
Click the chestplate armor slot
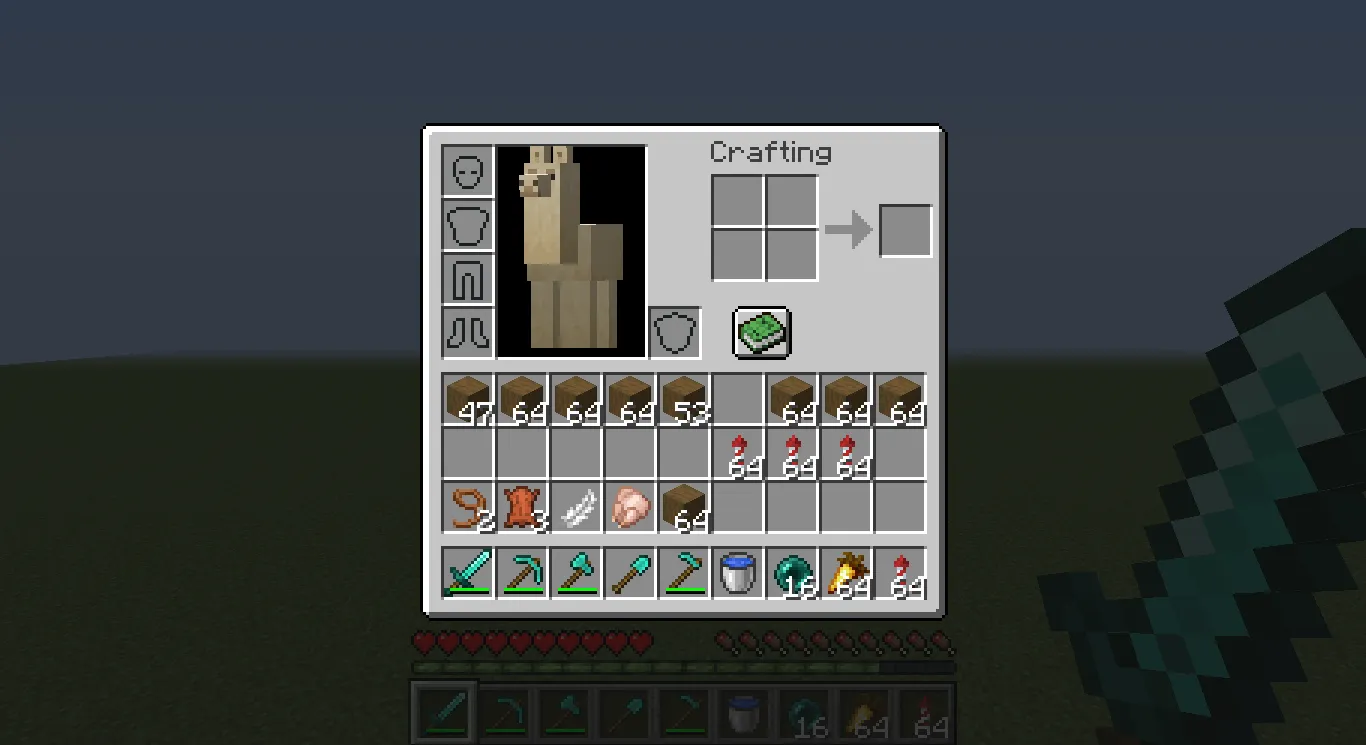pyautogui.click(x=465, y=224)
